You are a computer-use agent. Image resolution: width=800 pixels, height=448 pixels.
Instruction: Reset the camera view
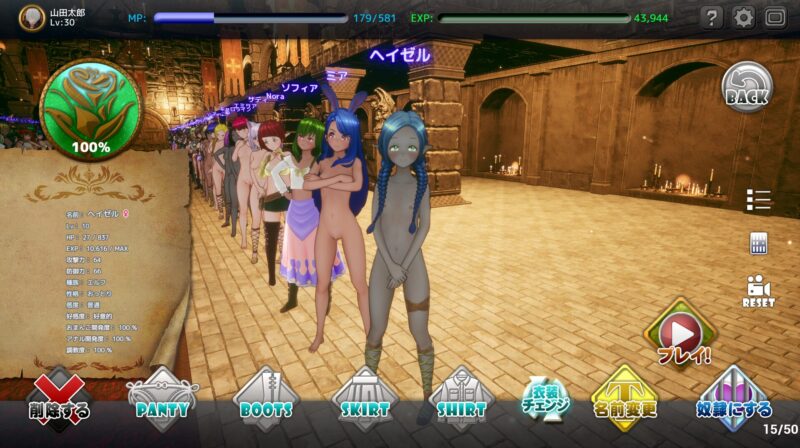(x=758, y=289)
